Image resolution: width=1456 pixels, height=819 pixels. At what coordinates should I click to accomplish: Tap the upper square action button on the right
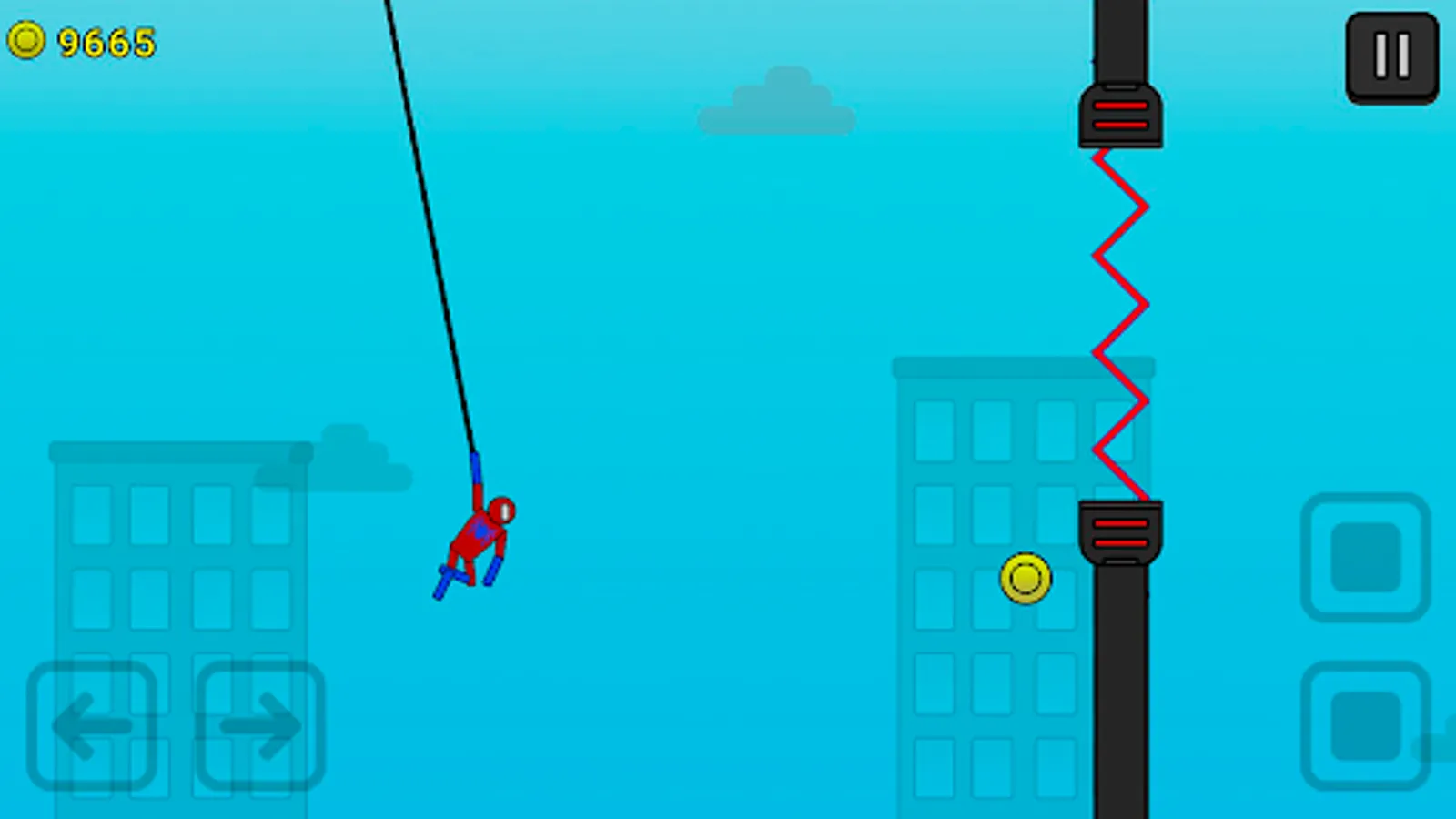tap(1369, 557)
